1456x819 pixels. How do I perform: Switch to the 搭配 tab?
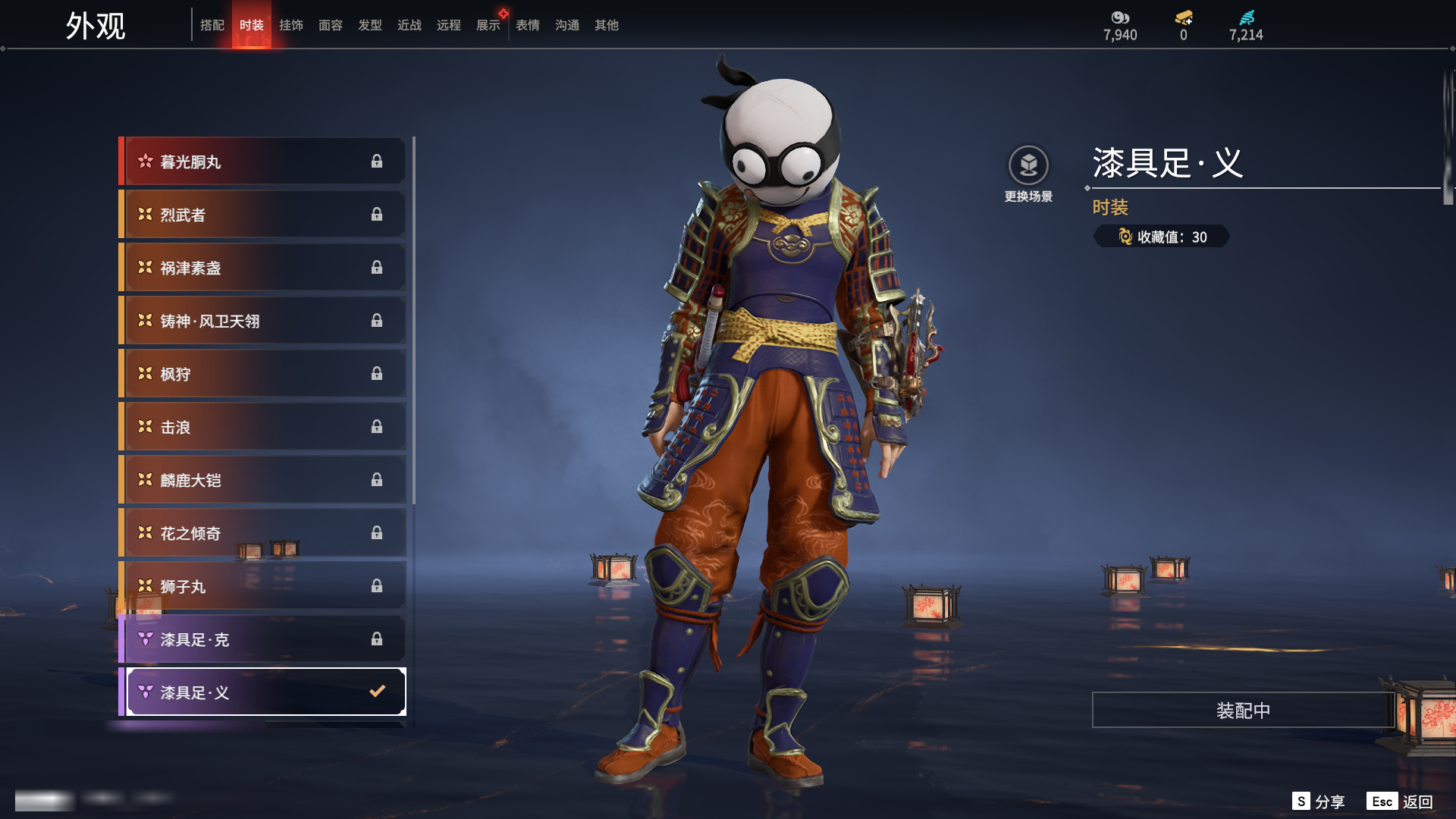(x=212, y=25)
